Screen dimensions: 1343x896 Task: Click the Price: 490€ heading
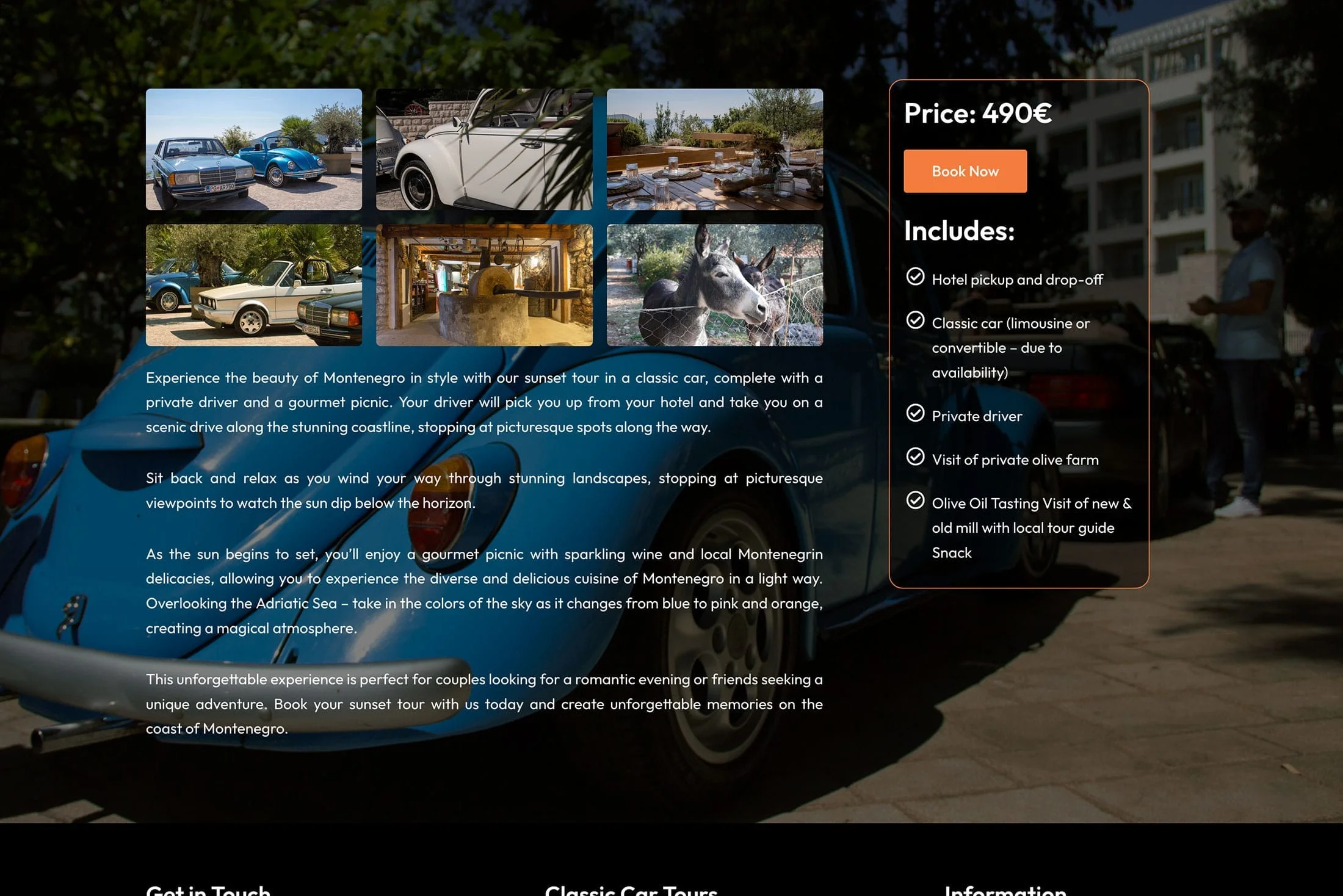(978, 112)
